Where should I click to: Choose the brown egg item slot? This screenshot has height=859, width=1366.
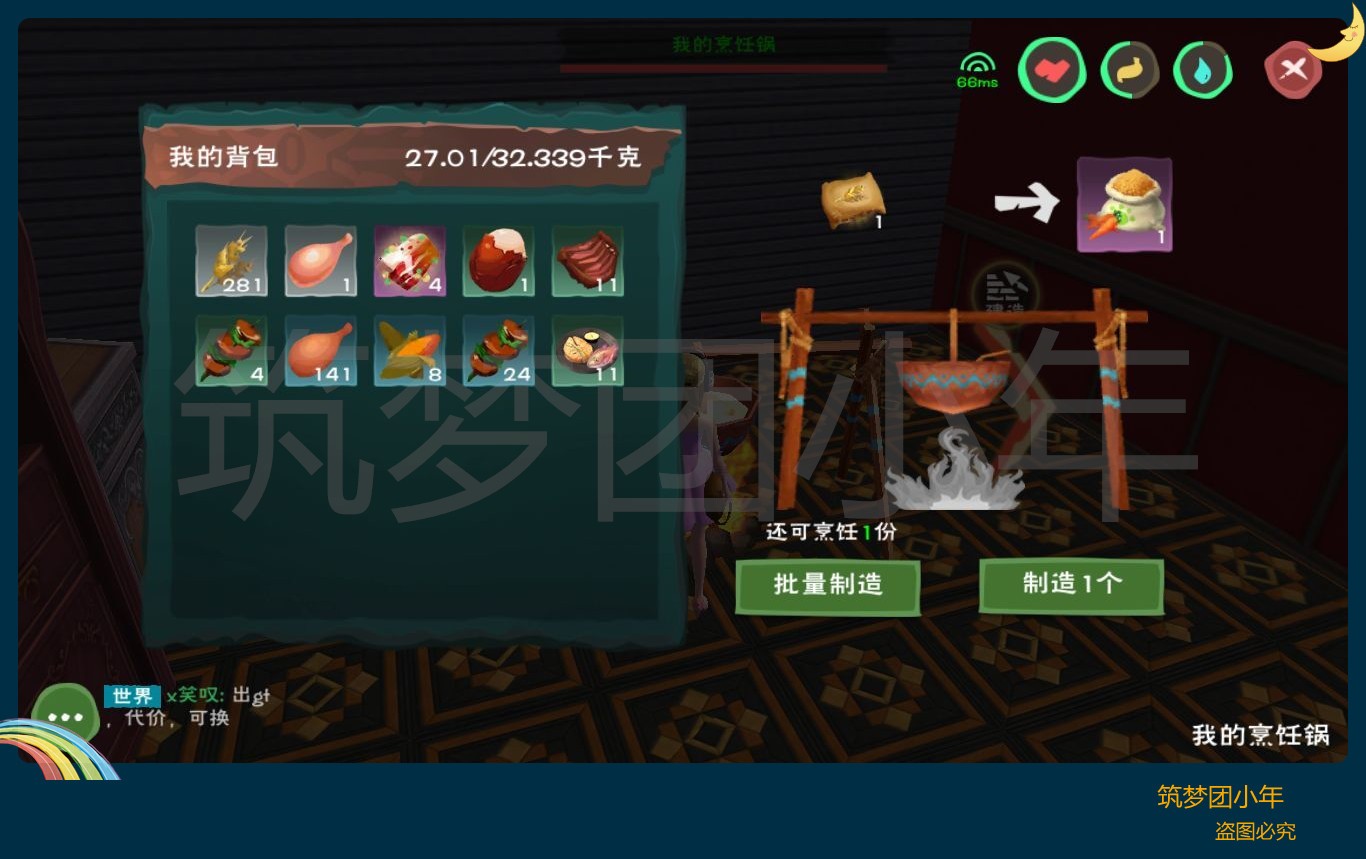coord(498,261)
